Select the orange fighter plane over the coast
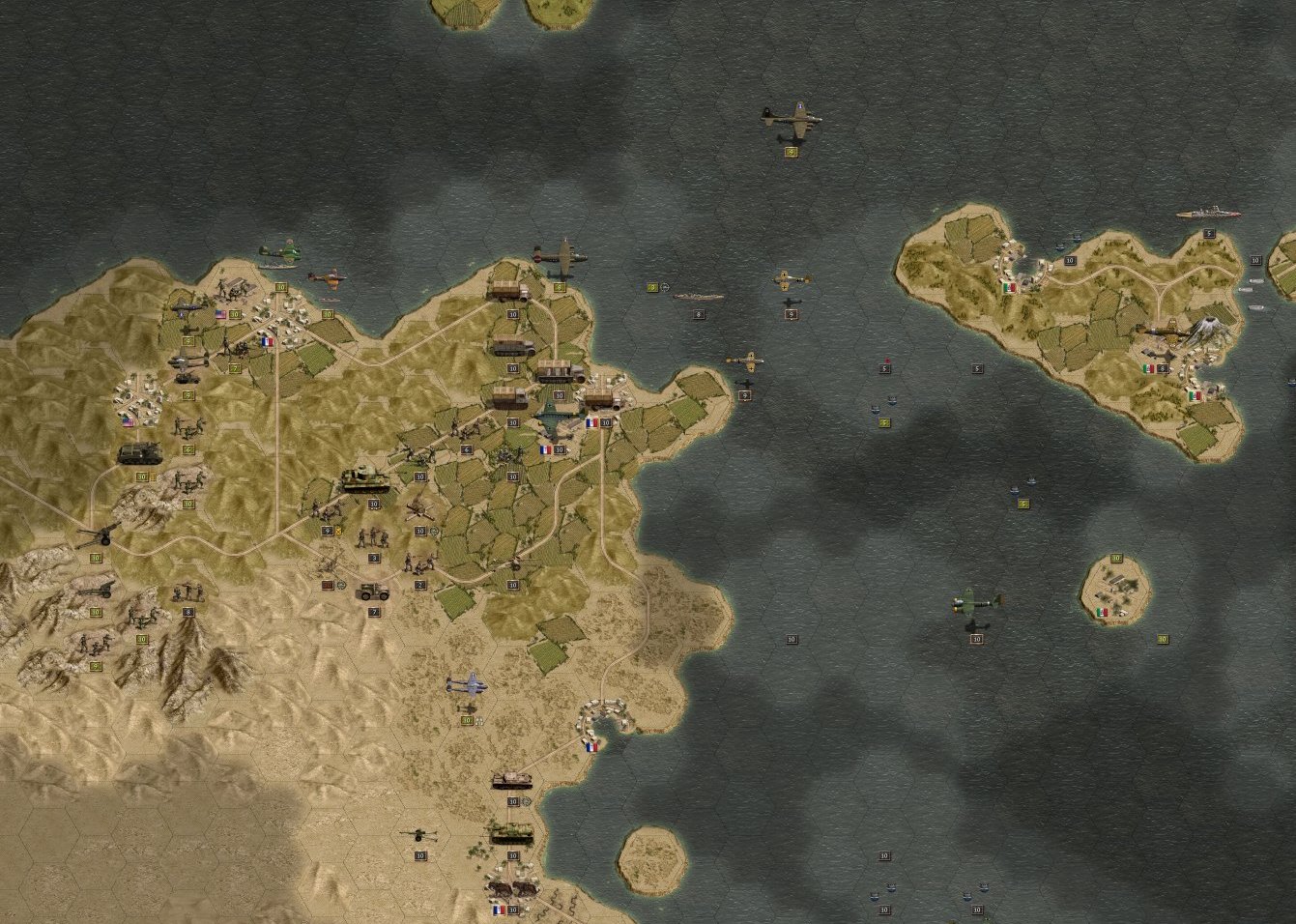The height and width of the screenshot is (924, 1296). 326,277
